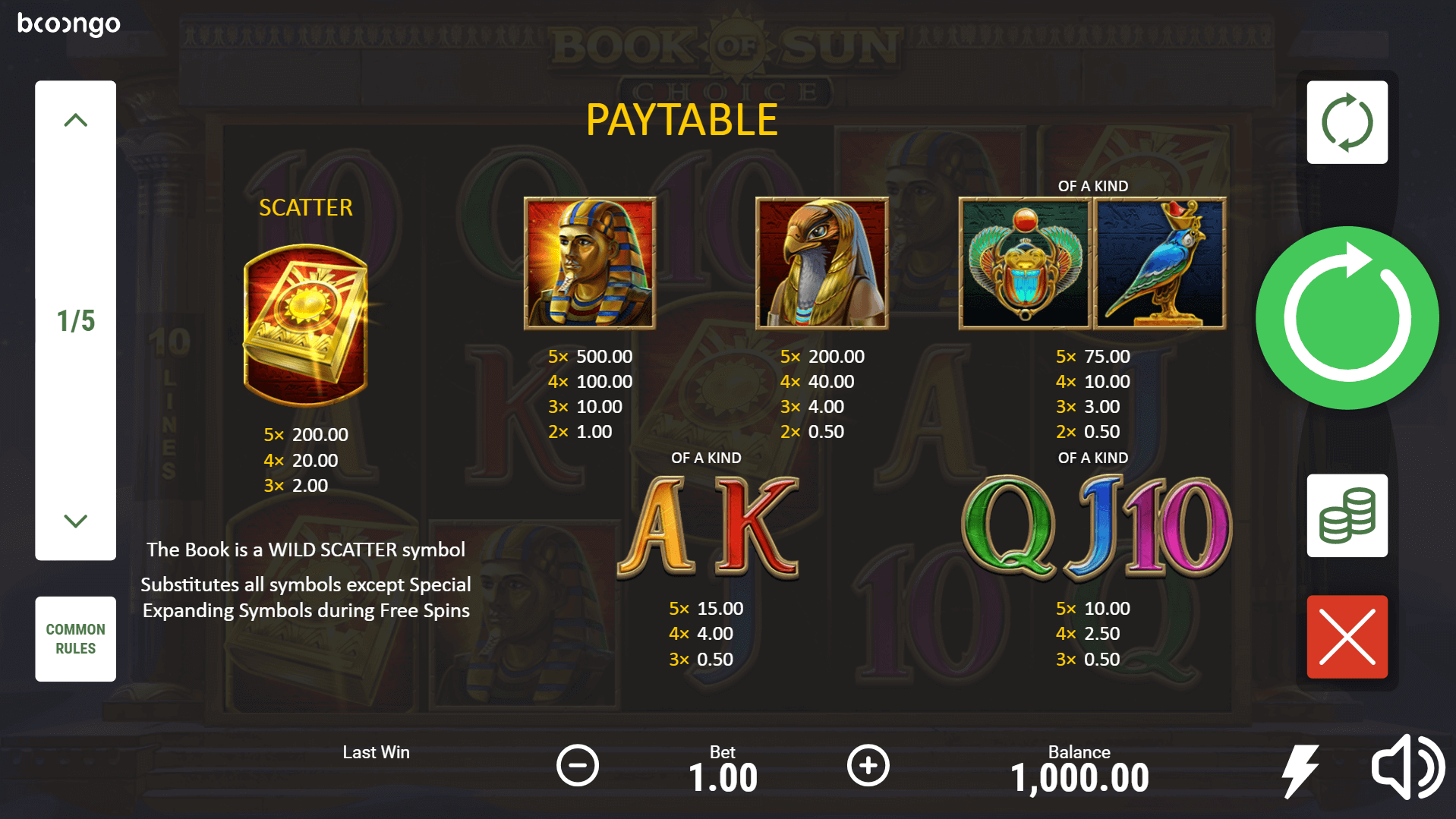Toggle the lightning bolt turbo mode

(x=1300, y=770)
